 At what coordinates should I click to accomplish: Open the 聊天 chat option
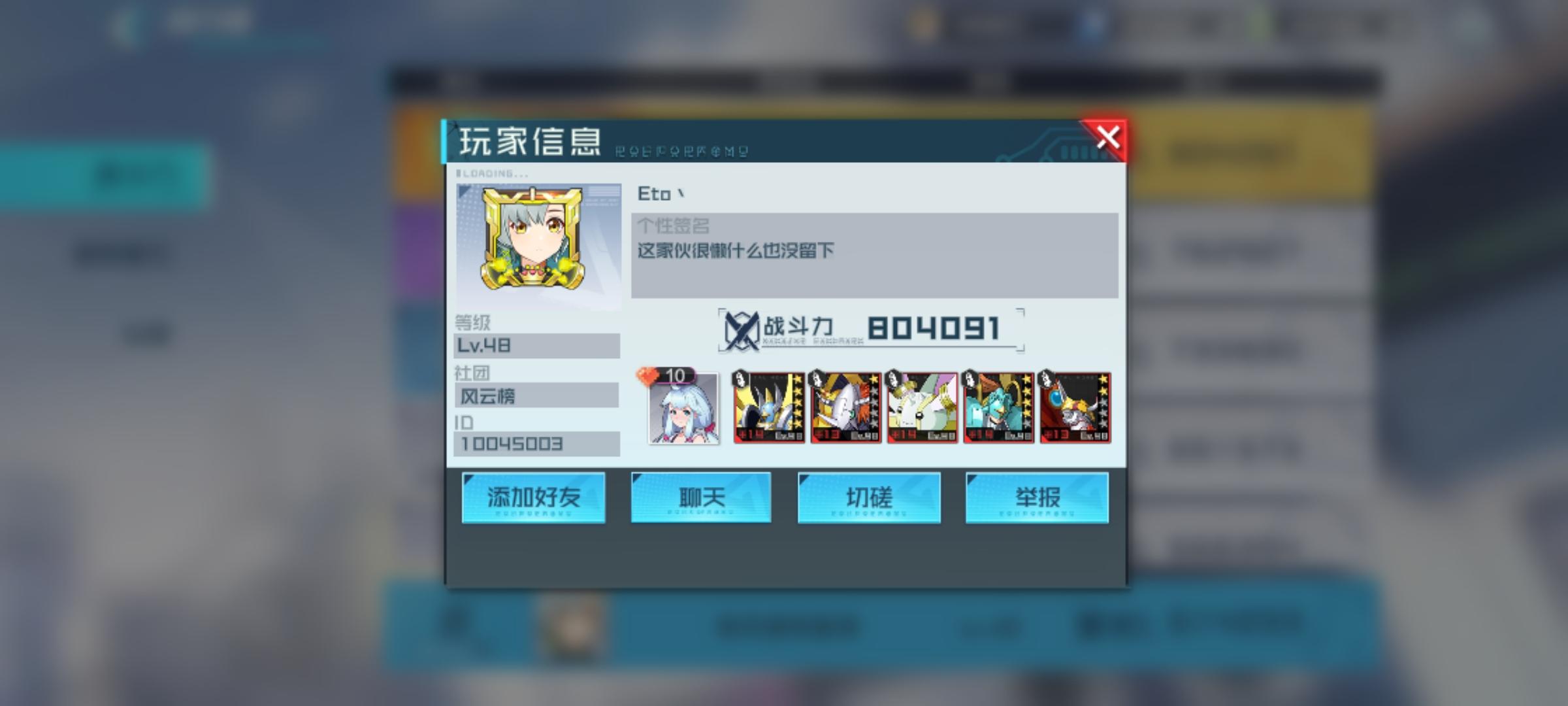click(x=700, y=497)
